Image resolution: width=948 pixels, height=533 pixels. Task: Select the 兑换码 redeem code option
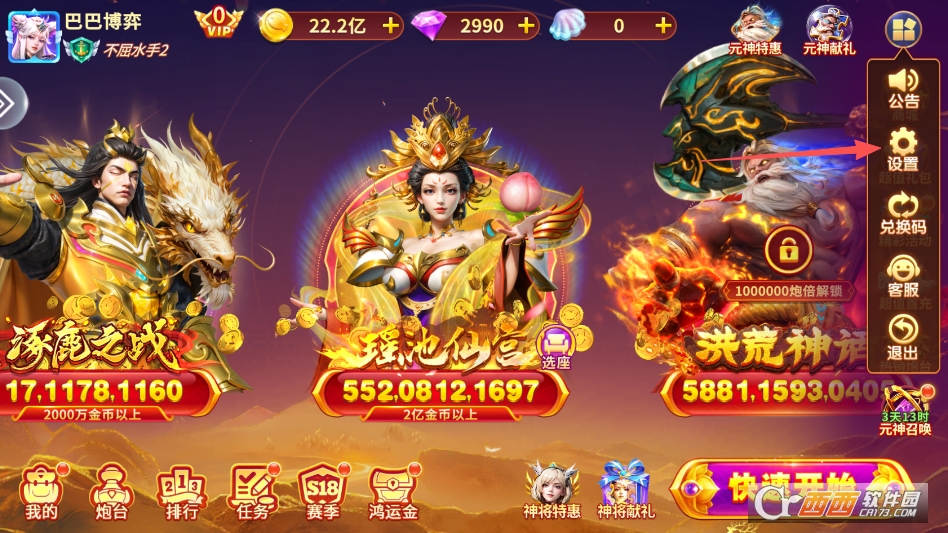[902, 212]
